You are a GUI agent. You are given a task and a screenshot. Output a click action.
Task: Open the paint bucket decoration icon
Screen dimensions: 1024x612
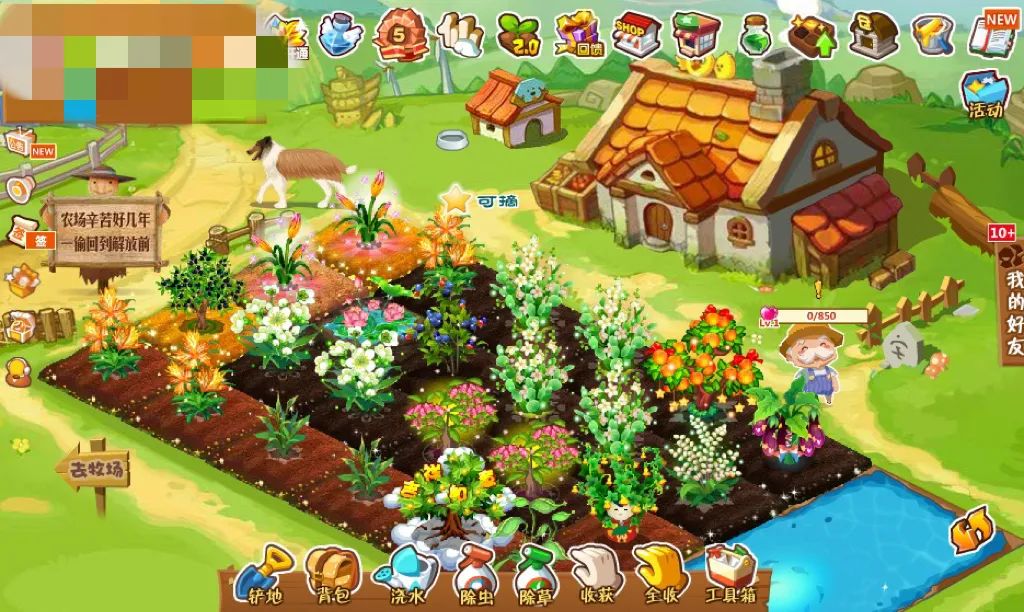coord(933,35)
